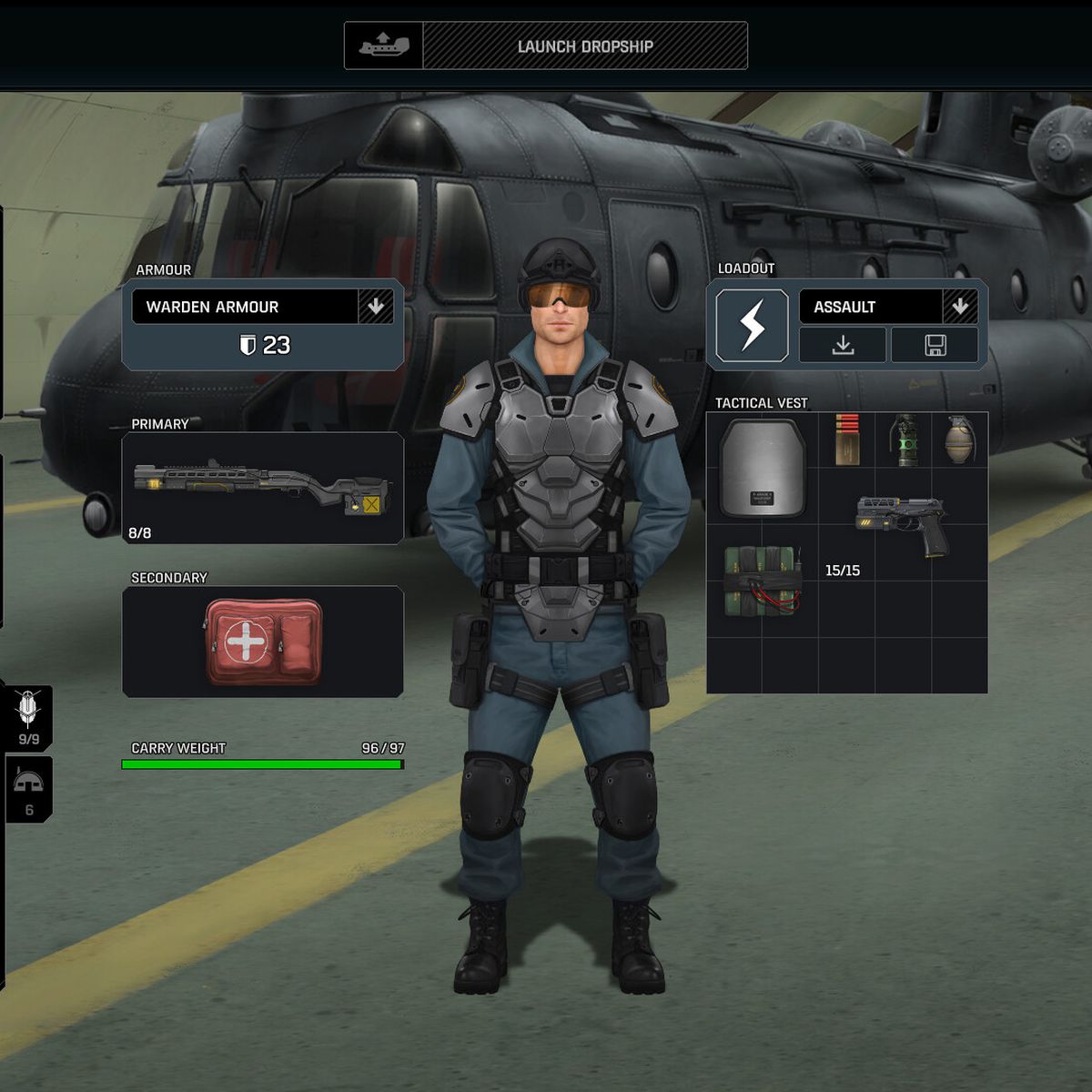The height and width of the screenshot is (1092, 1092).
Task: Click the lightning bolt class icon
Action: point(752,326)
